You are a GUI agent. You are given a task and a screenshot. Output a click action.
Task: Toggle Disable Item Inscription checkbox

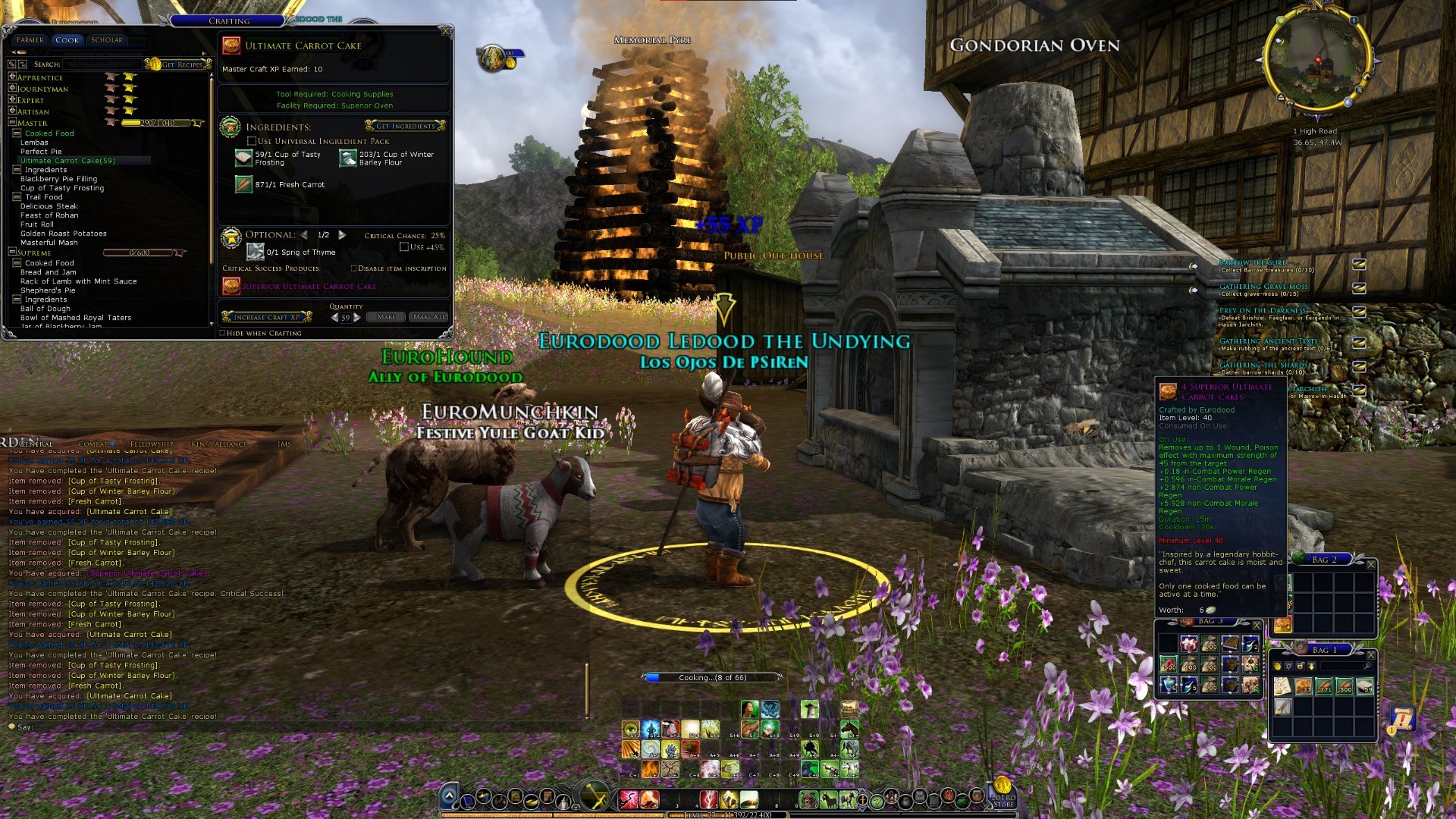click(353, 268)
